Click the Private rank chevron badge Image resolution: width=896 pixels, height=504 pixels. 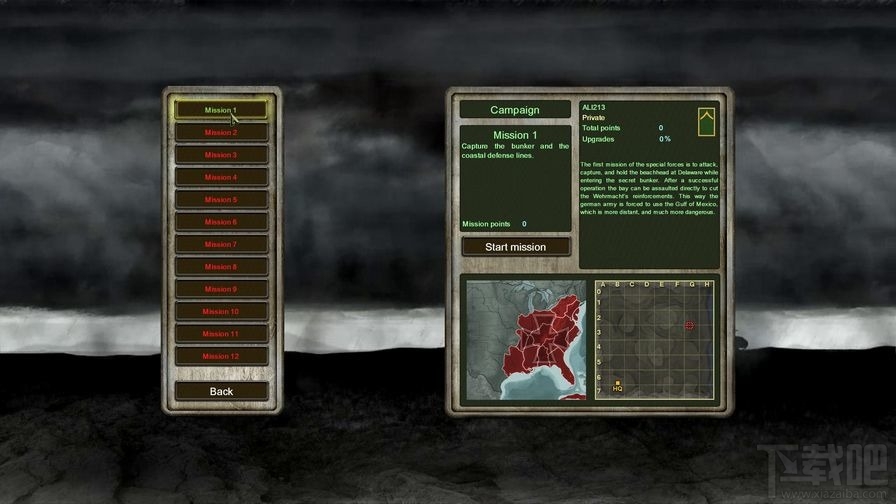tap(707, 123)
